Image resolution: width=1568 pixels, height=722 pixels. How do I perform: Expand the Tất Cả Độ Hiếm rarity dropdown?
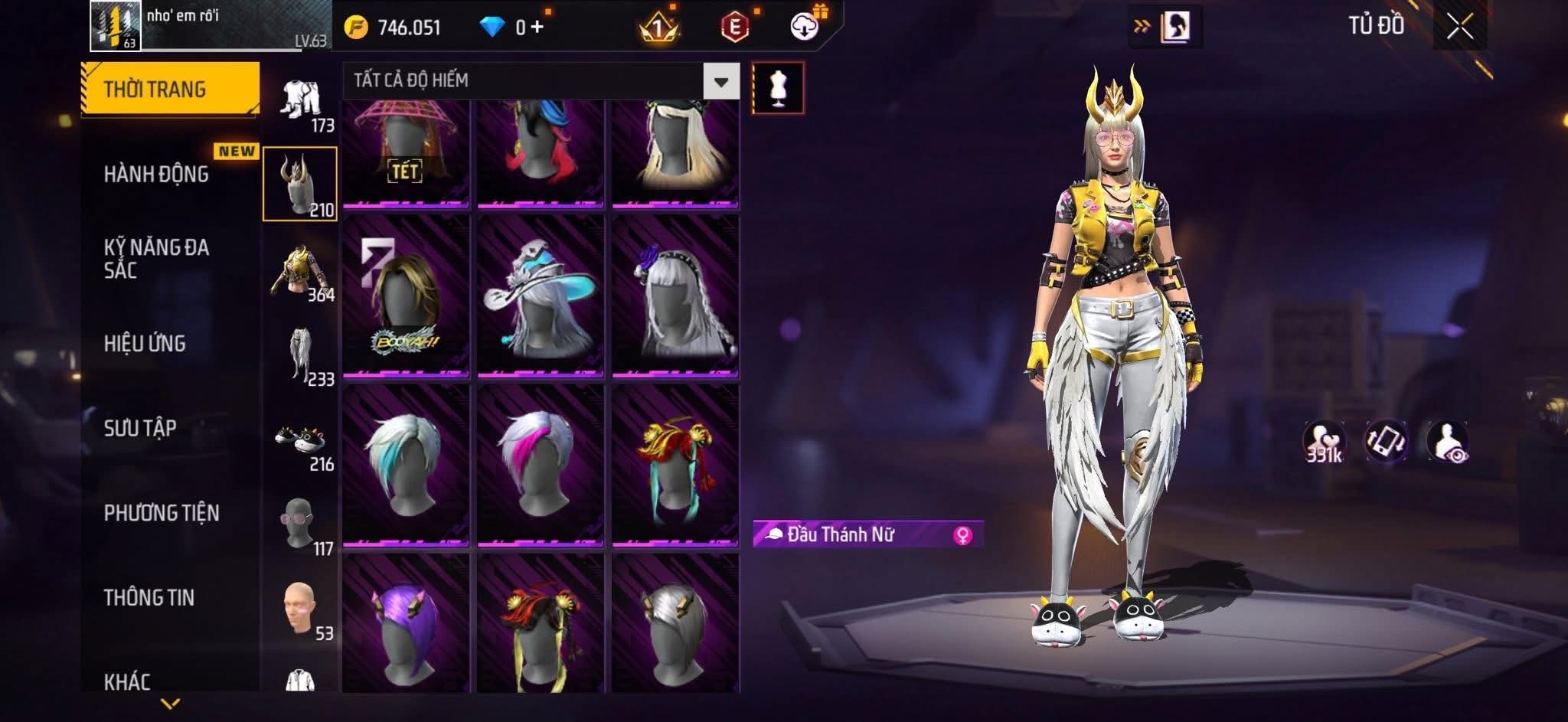click(x=720, y=81)
